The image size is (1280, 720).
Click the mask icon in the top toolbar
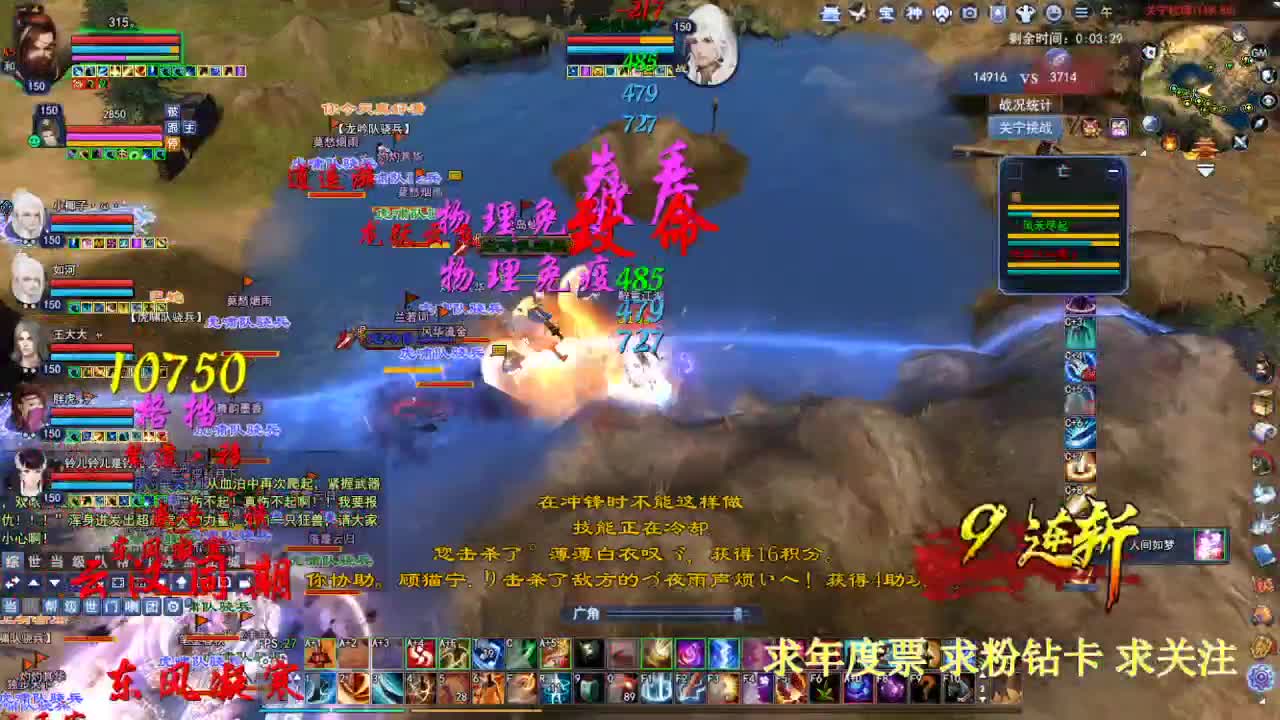[942, 14]
